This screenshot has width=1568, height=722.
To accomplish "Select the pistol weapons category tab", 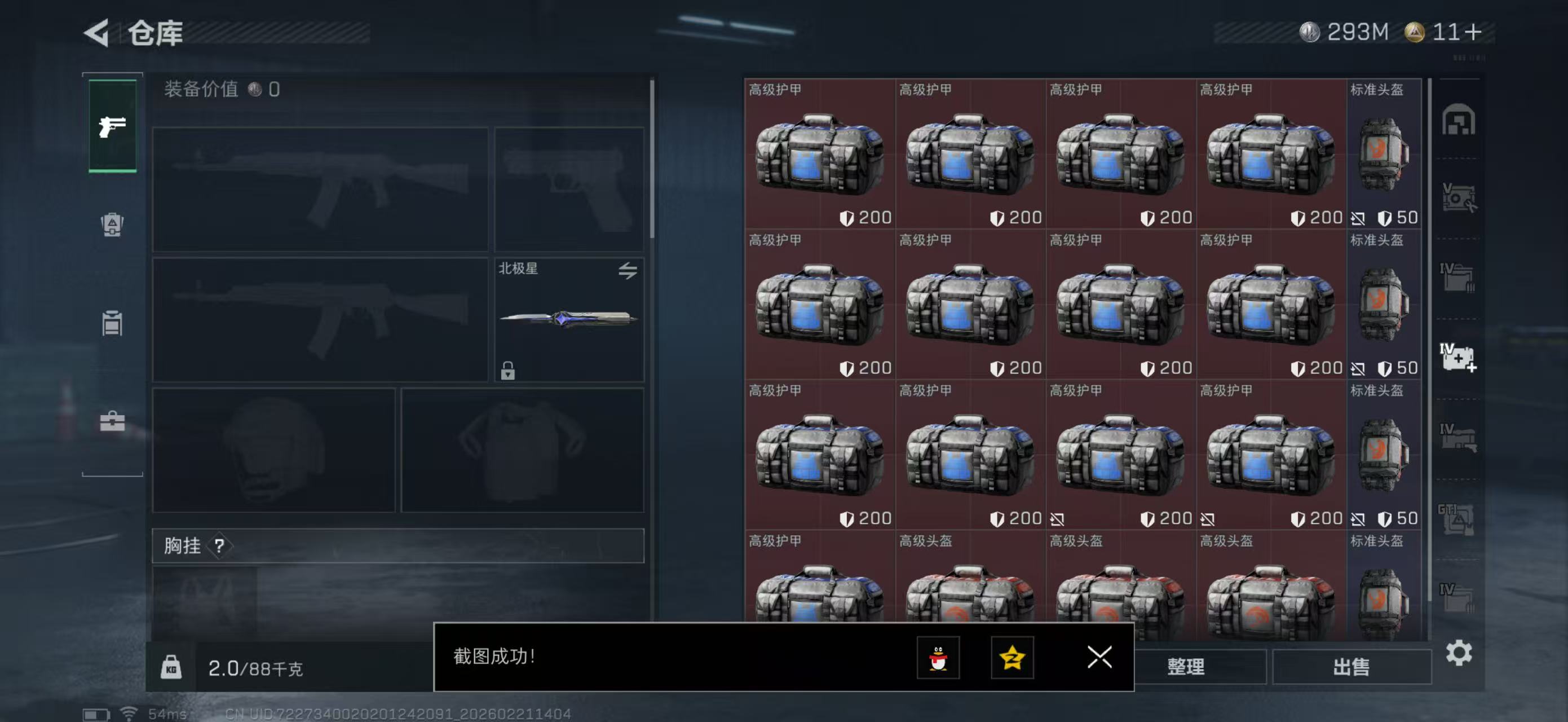I will [x=113, y=126].
